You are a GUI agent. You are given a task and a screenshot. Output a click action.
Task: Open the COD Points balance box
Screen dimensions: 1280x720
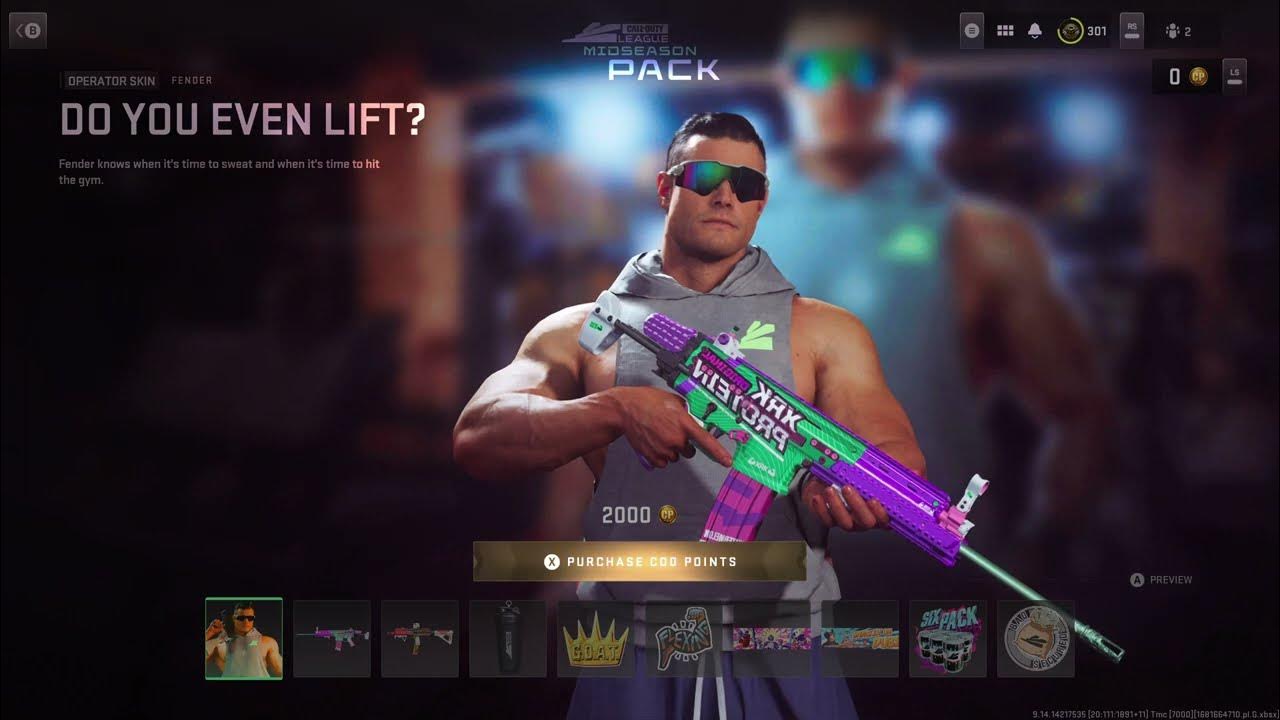(x=1186, y=77)
